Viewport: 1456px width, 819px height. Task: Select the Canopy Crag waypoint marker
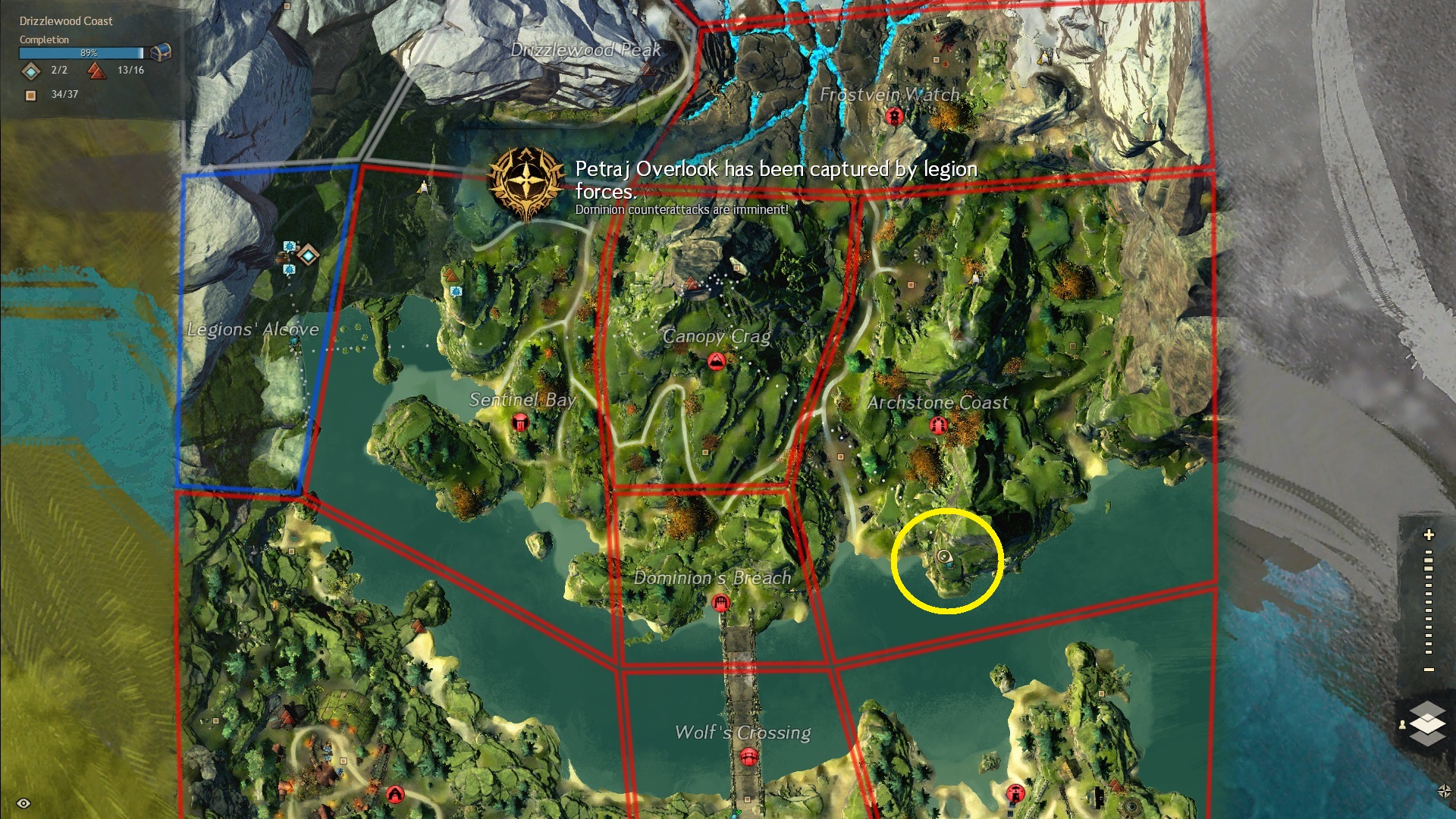tap(716, 361)
